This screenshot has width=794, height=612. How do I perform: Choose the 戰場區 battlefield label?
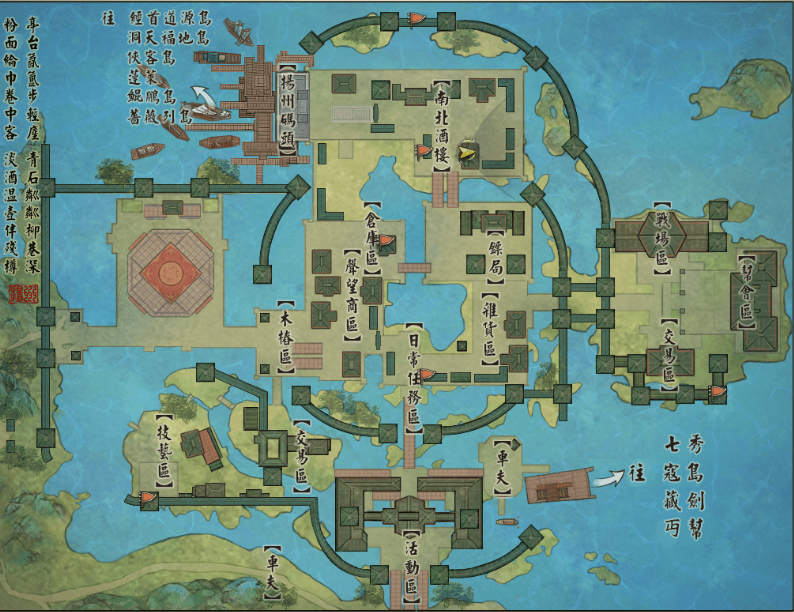click(x=662, y=237)
